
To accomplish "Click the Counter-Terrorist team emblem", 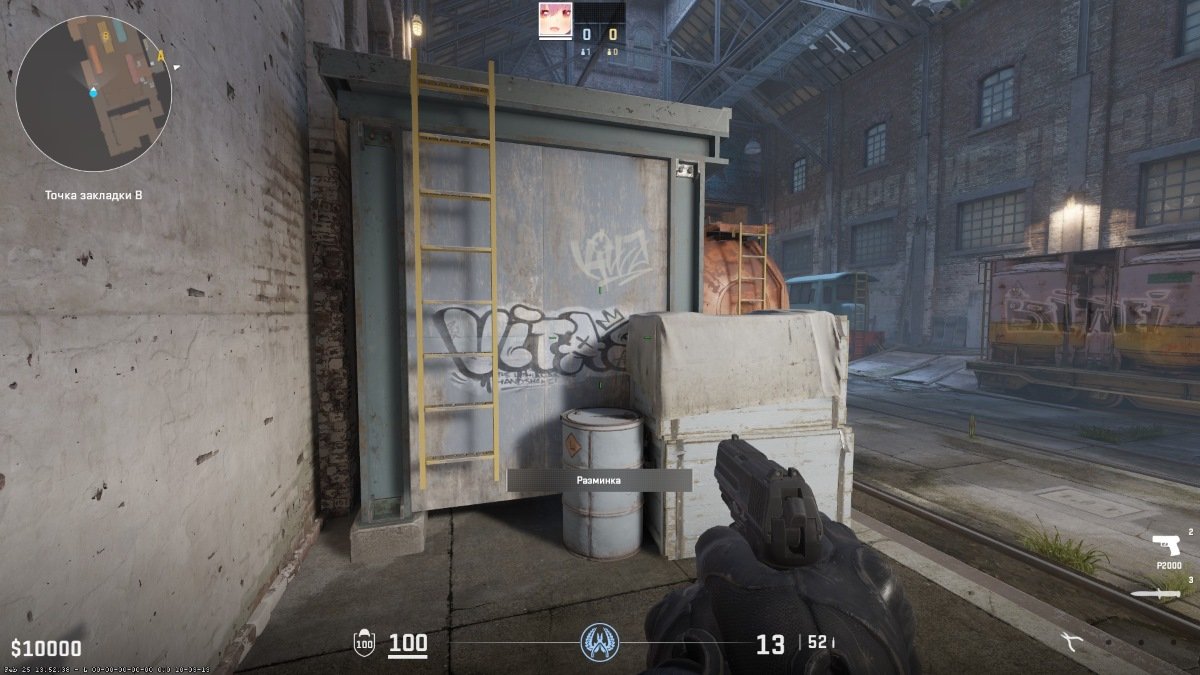I will click(x=600, y=642).
